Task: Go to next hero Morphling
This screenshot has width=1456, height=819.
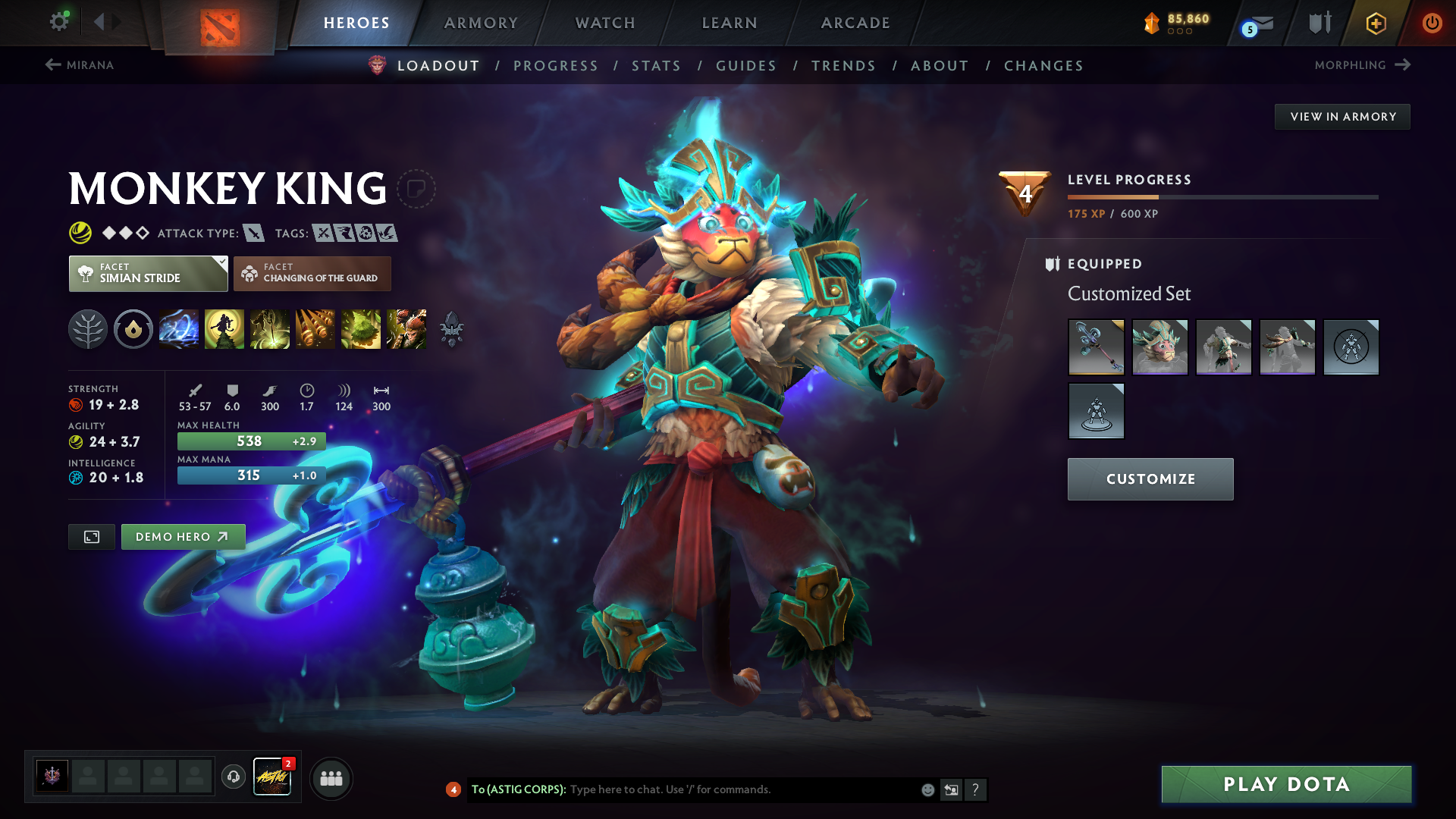Action: (1362, 65)
